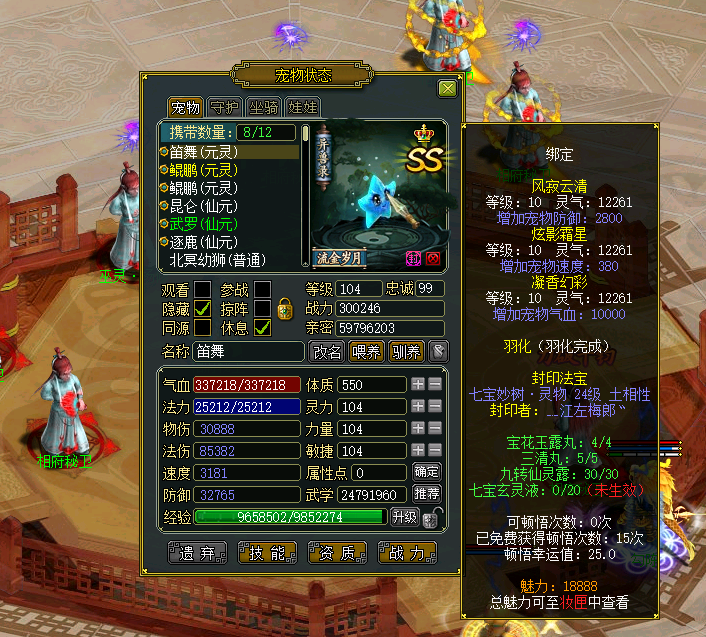This screenshot has width=706, height=637.
Task: Uncheck the 隐藏 checkbox
Action: (203, 309)
